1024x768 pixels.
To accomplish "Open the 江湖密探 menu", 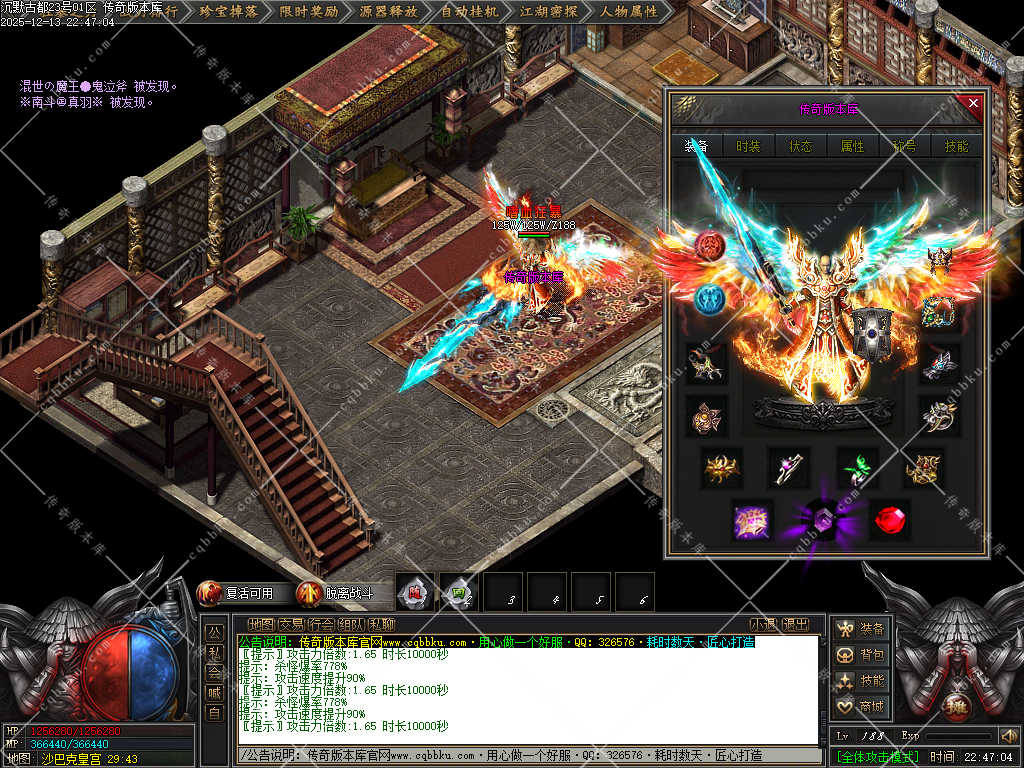I will [549, 12].
